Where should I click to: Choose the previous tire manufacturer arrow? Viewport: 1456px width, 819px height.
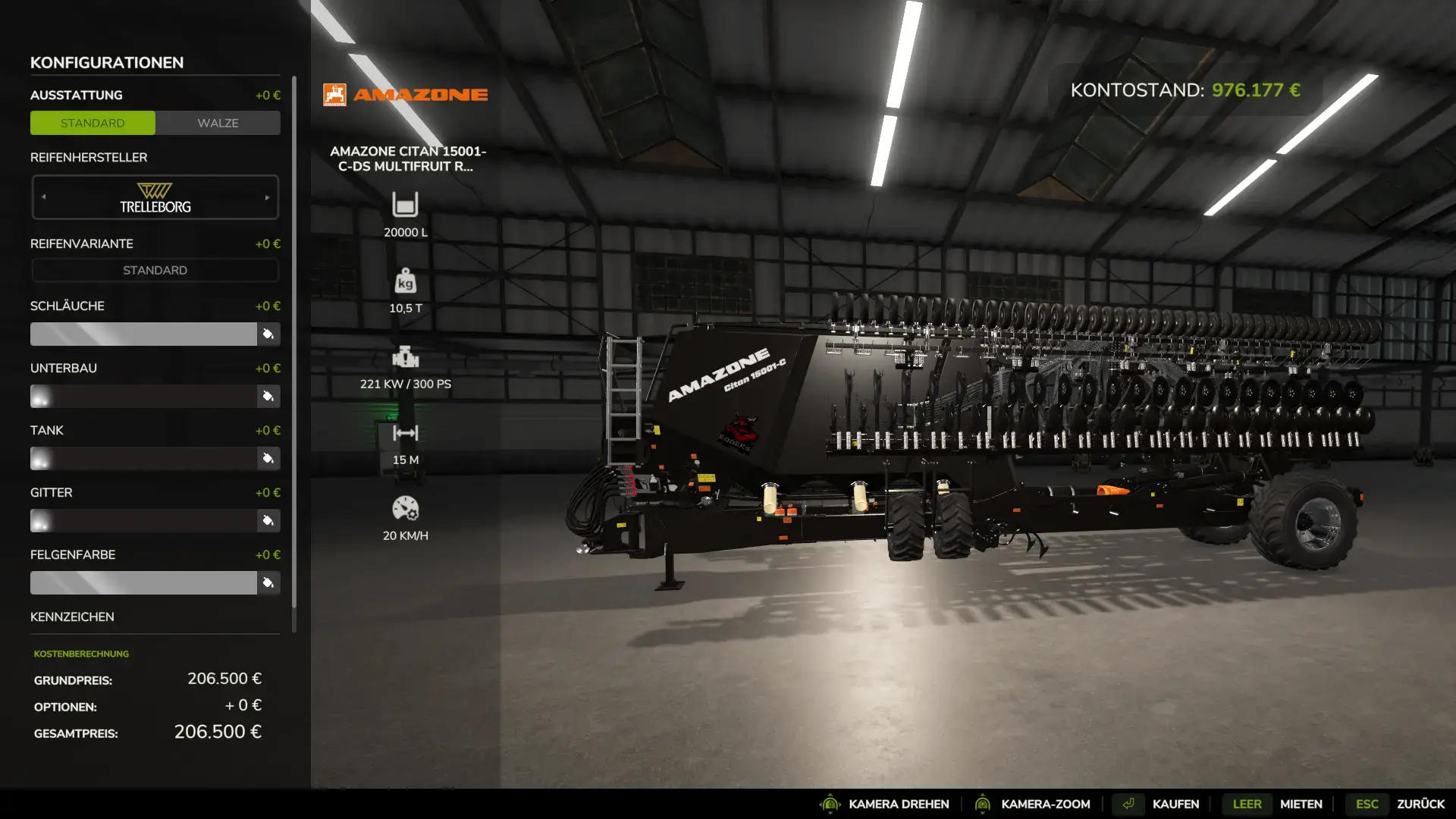[44, 197]
